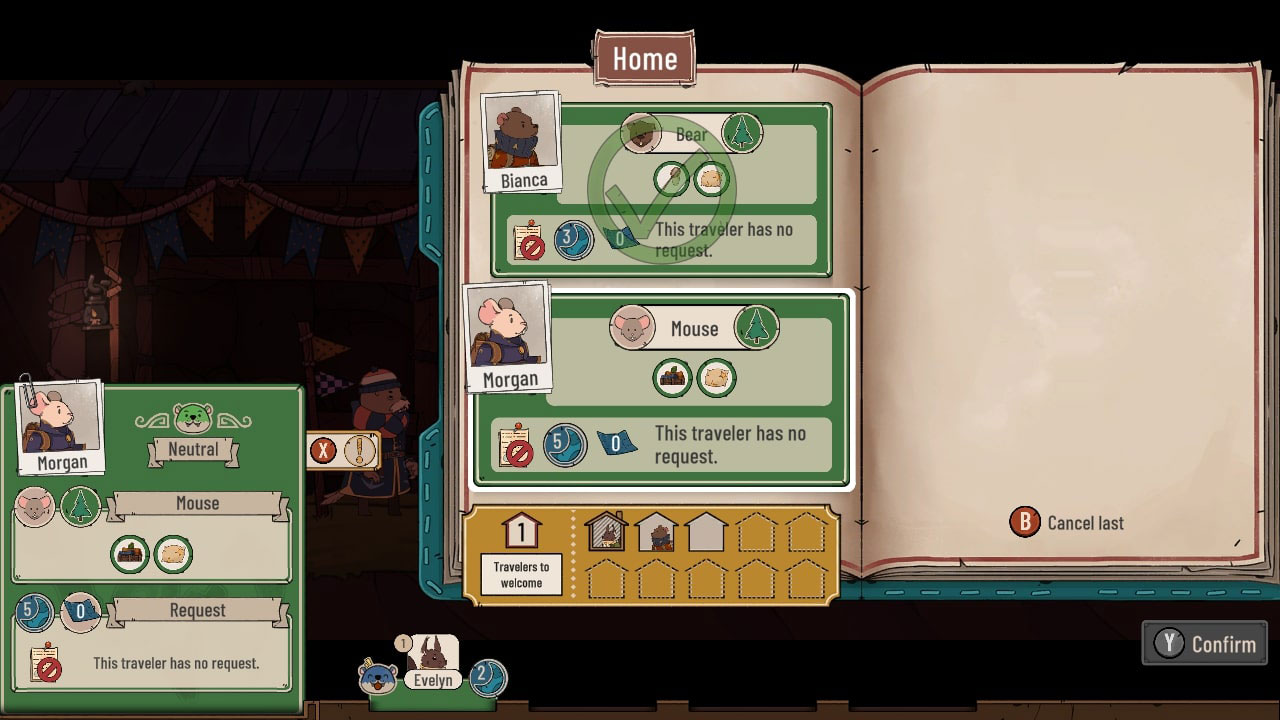Select the cheese resource icon on Morgan's card
The height and width of the screenshot is (720, 1280).
coord(716,378)
